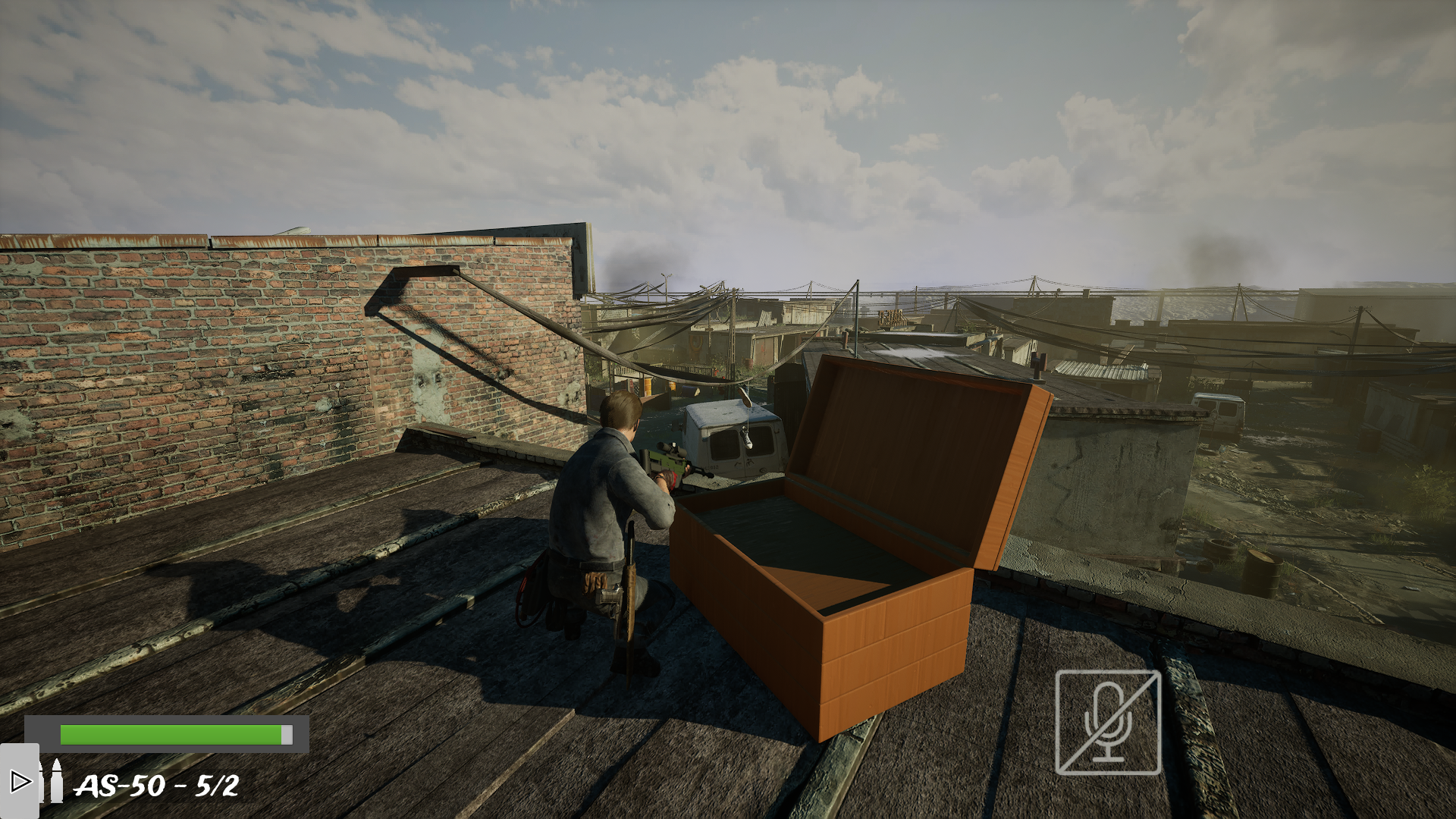The width and height of the screenshot is (1456, 819).
Task: Toggle the muted microphone icon
Action: tap(1107, 723)
